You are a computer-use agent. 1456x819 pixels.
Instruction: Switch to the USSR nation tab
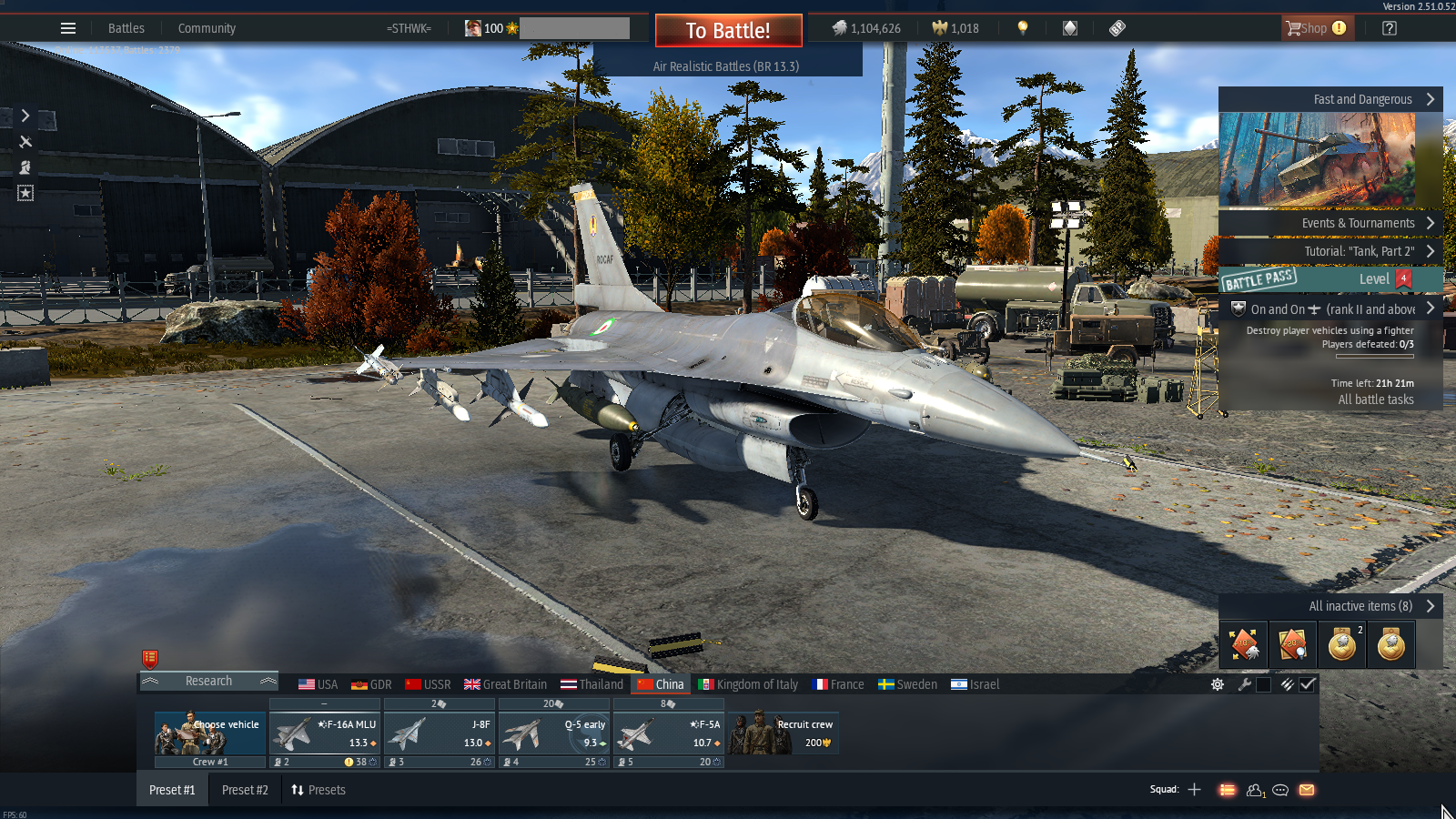[x=428, y=684]
